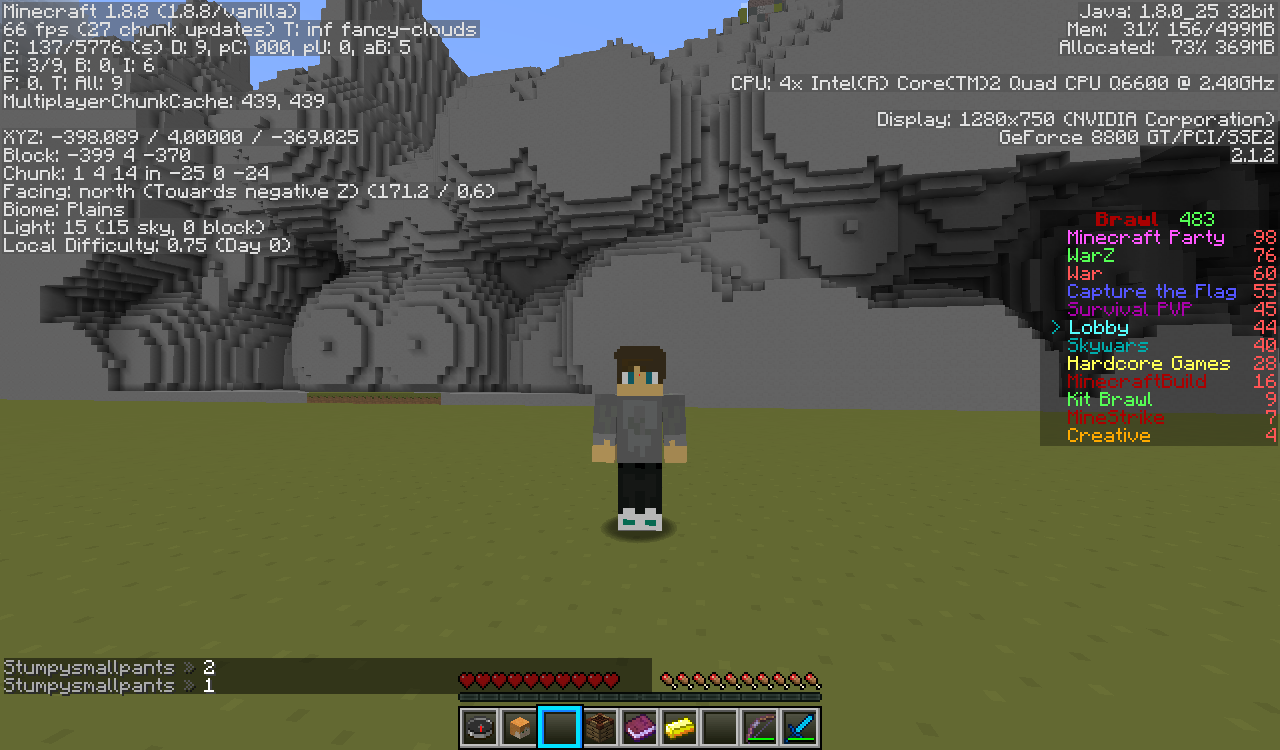
Task: Equip the bow from the hotbar
Action: pyautogui.click(x=760, y=727)
